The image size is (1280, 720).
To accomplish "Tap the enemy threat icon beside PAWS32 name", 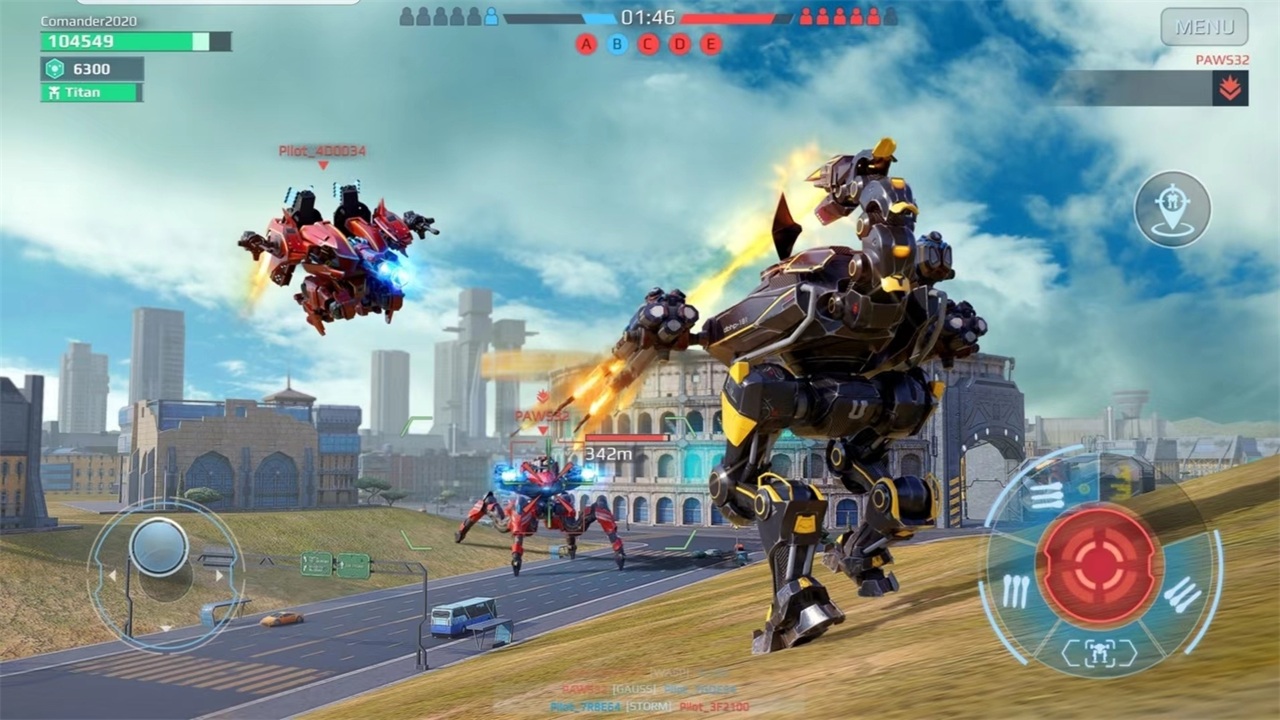I will [x=1230, y=88].
